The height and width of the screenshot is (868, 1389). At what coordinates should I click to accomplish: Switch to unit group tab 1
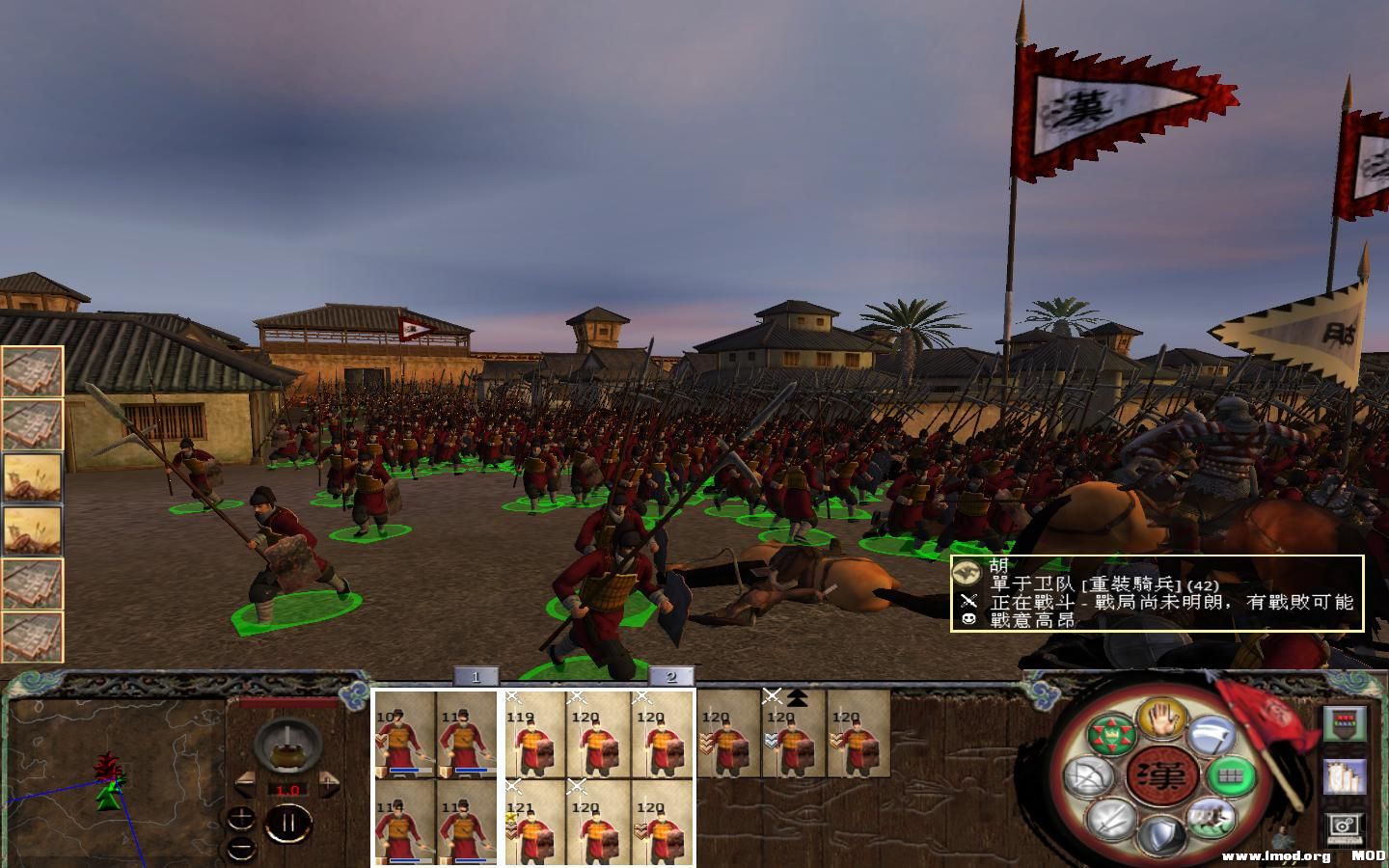point(476,676)
